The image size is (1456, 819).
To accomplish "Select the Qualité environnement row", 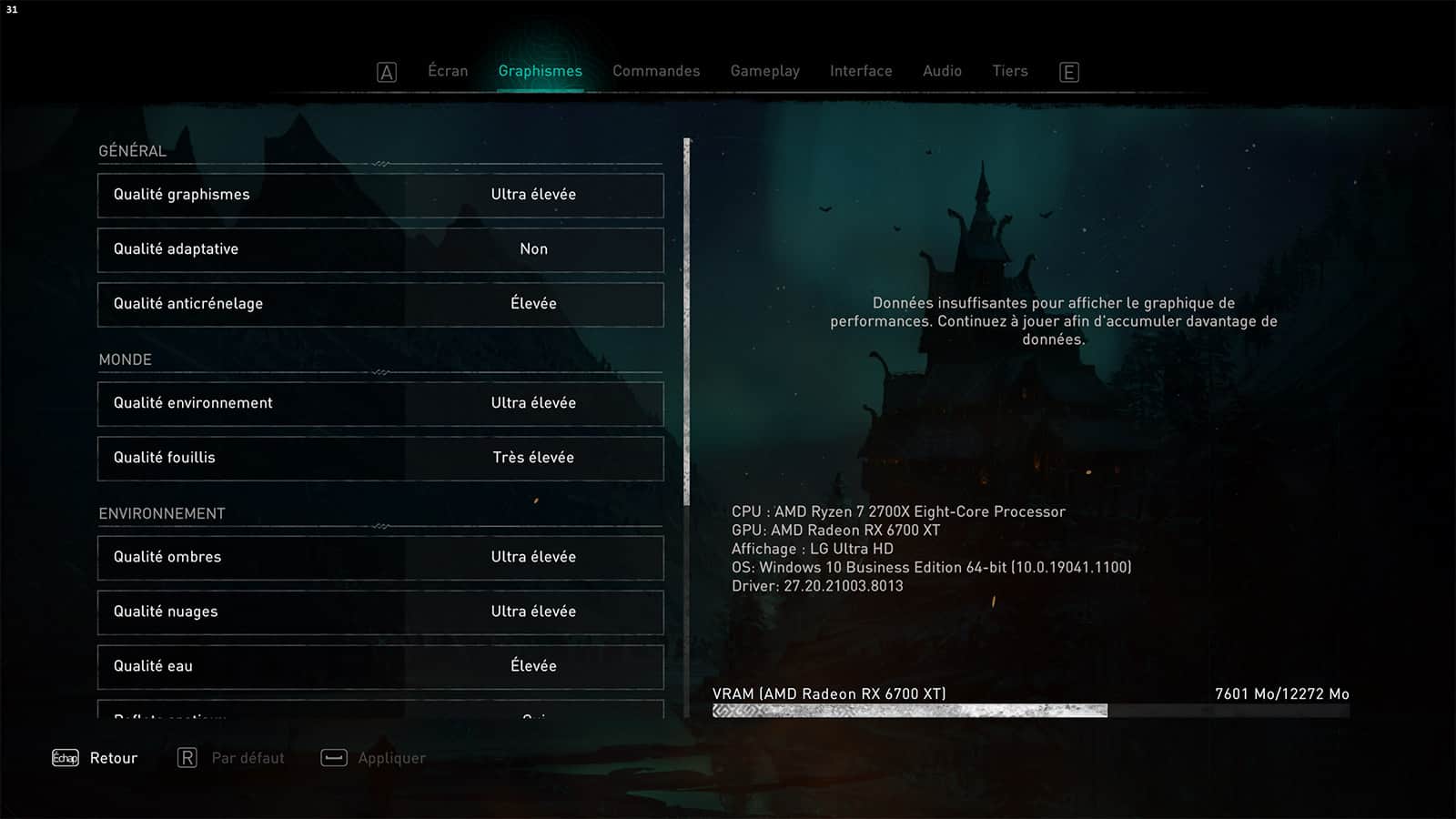I will click(380, 403).
